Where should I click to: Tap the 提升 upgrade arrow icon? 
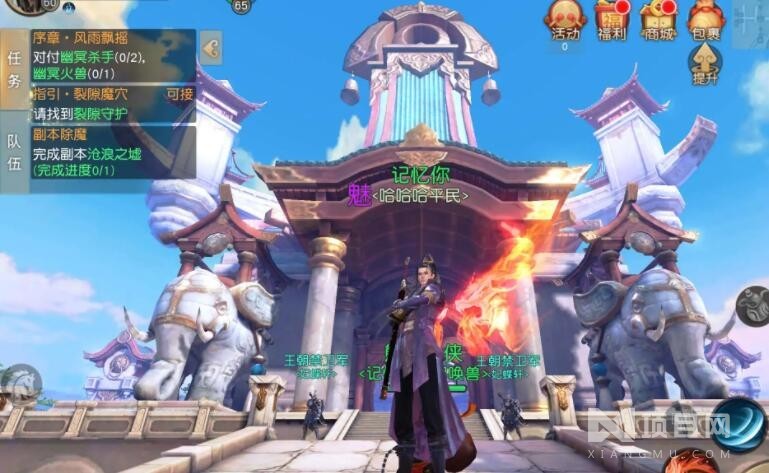(705, 63)
